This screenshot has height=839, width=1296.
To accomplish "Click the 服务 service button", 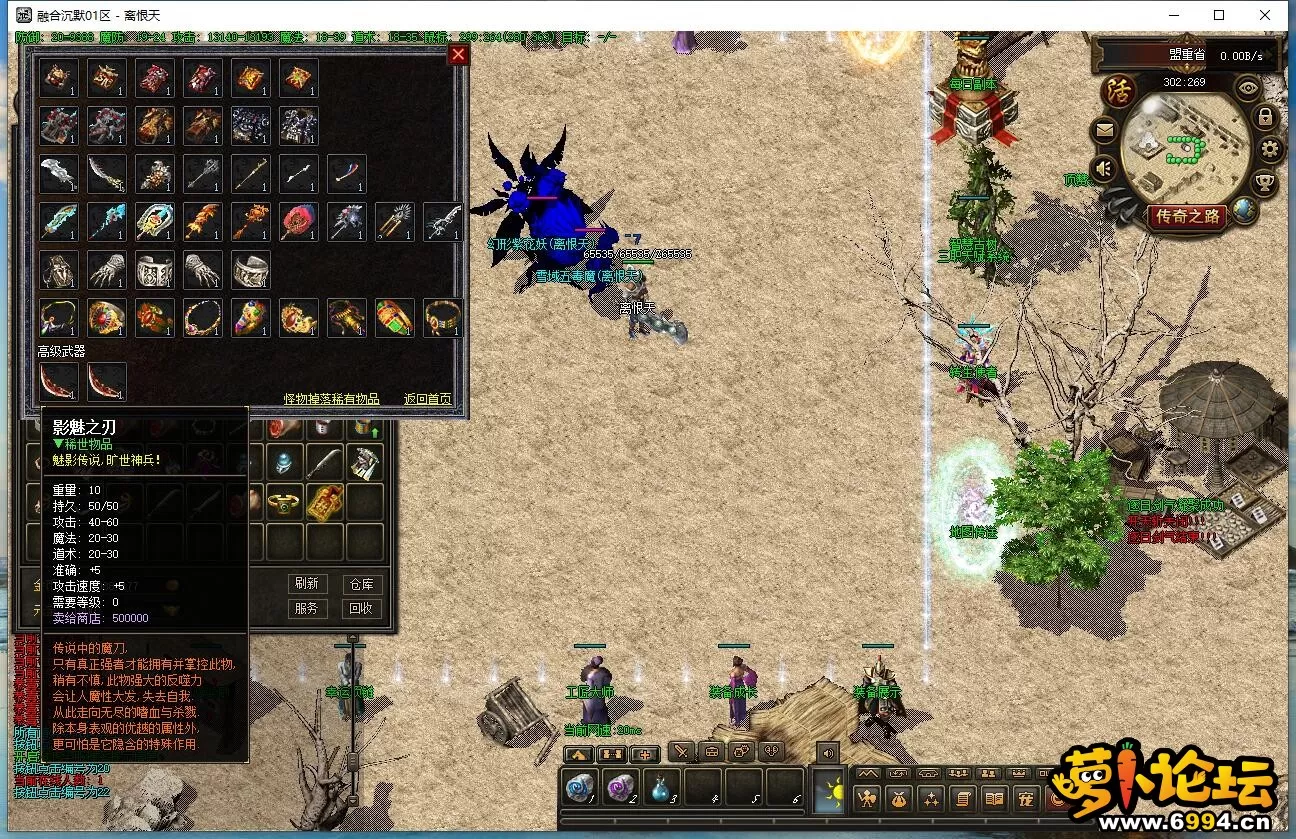I will pos(307,608).
